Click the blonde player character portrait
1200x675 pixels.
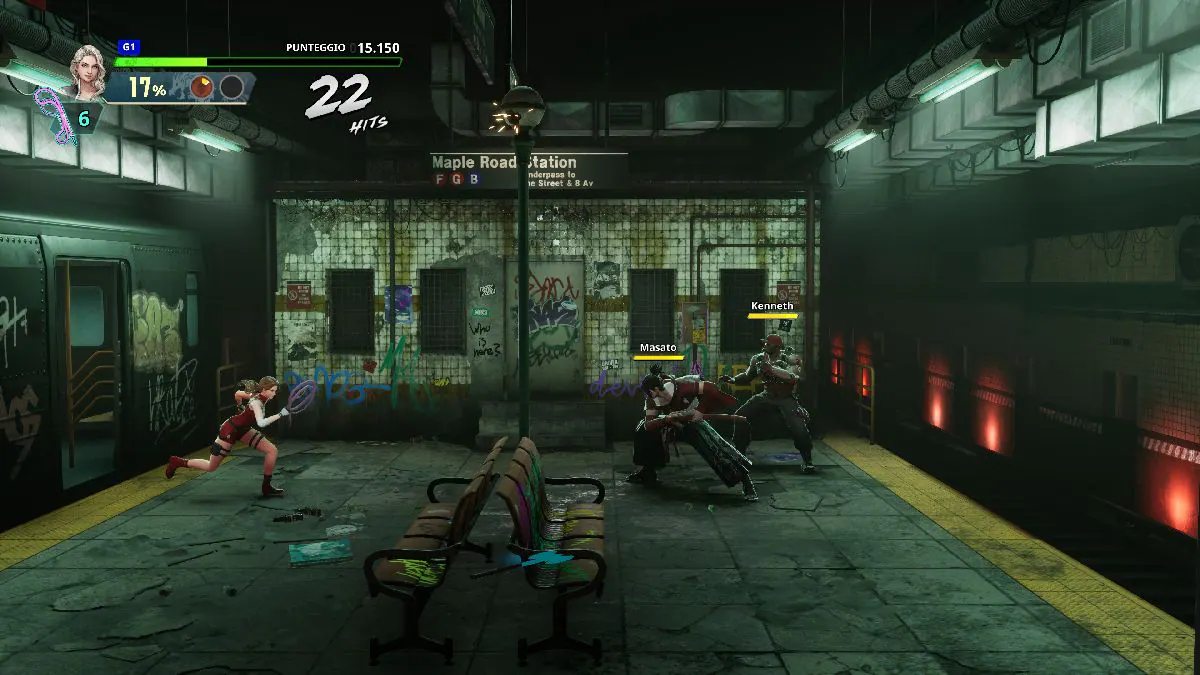click(87, 70)
